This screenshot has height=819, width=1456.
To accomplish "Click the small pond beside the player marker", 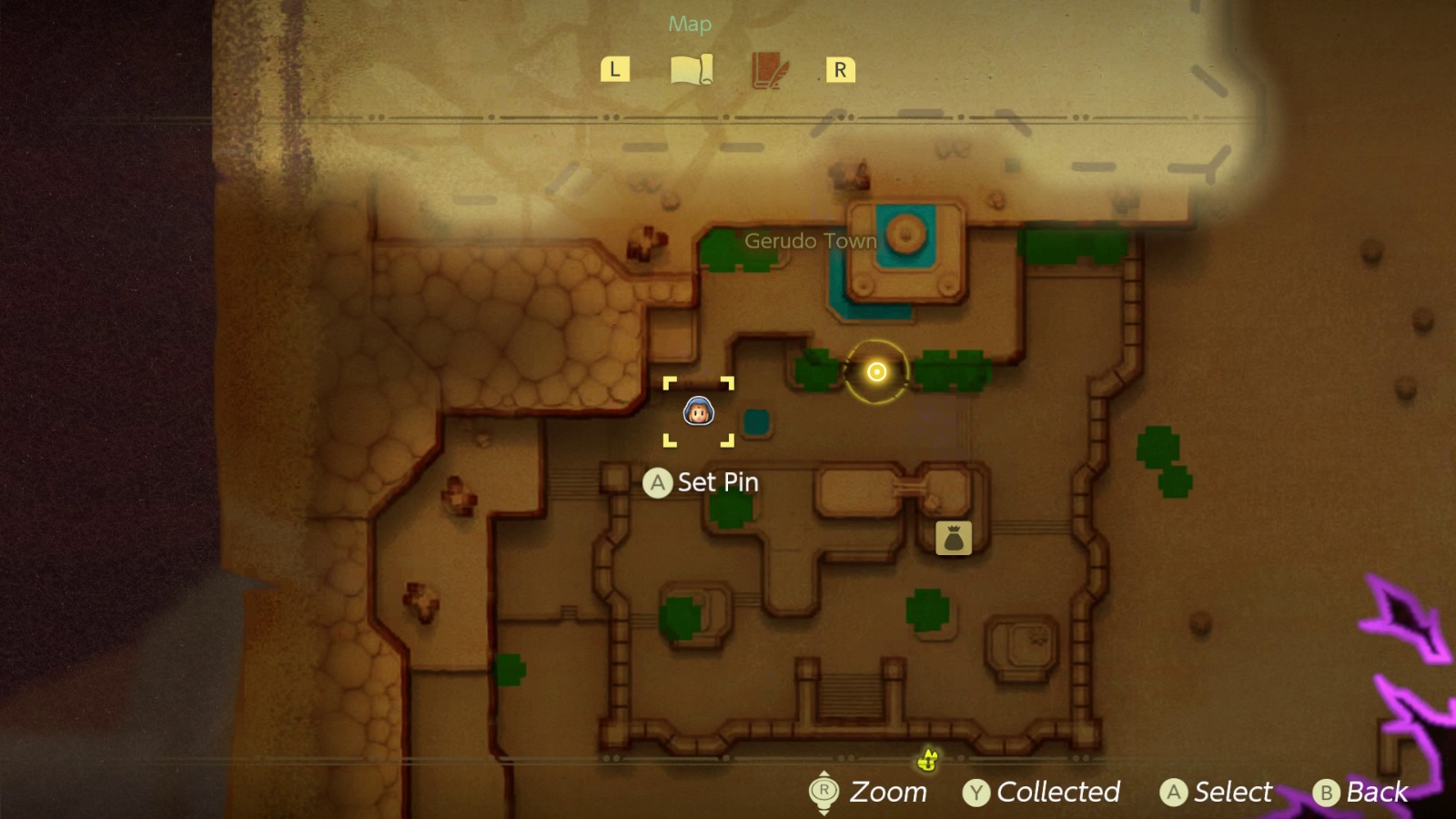I will [x=754, y=421].
